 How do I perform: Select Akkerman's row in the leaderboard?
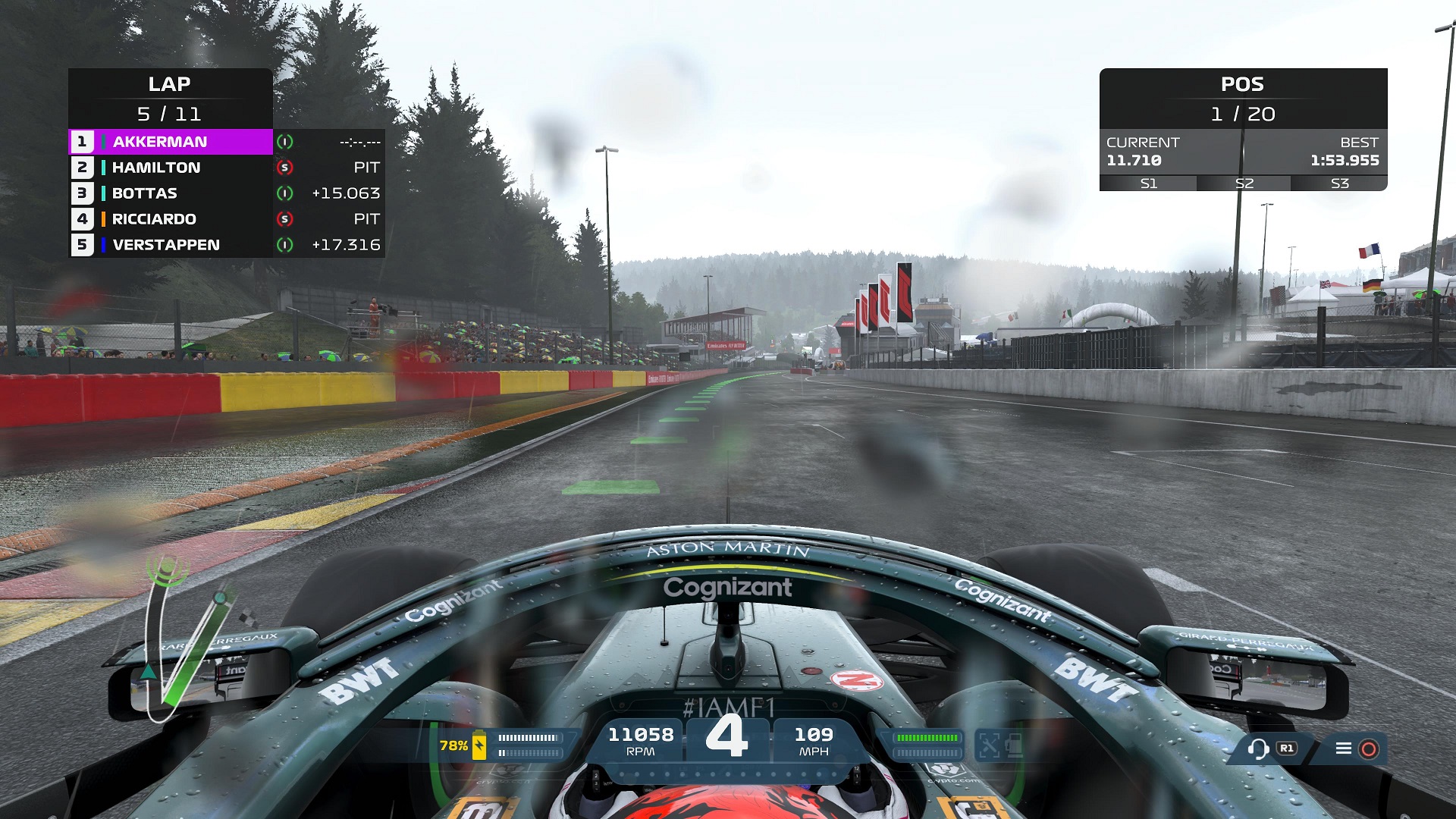tap(171, 142)
